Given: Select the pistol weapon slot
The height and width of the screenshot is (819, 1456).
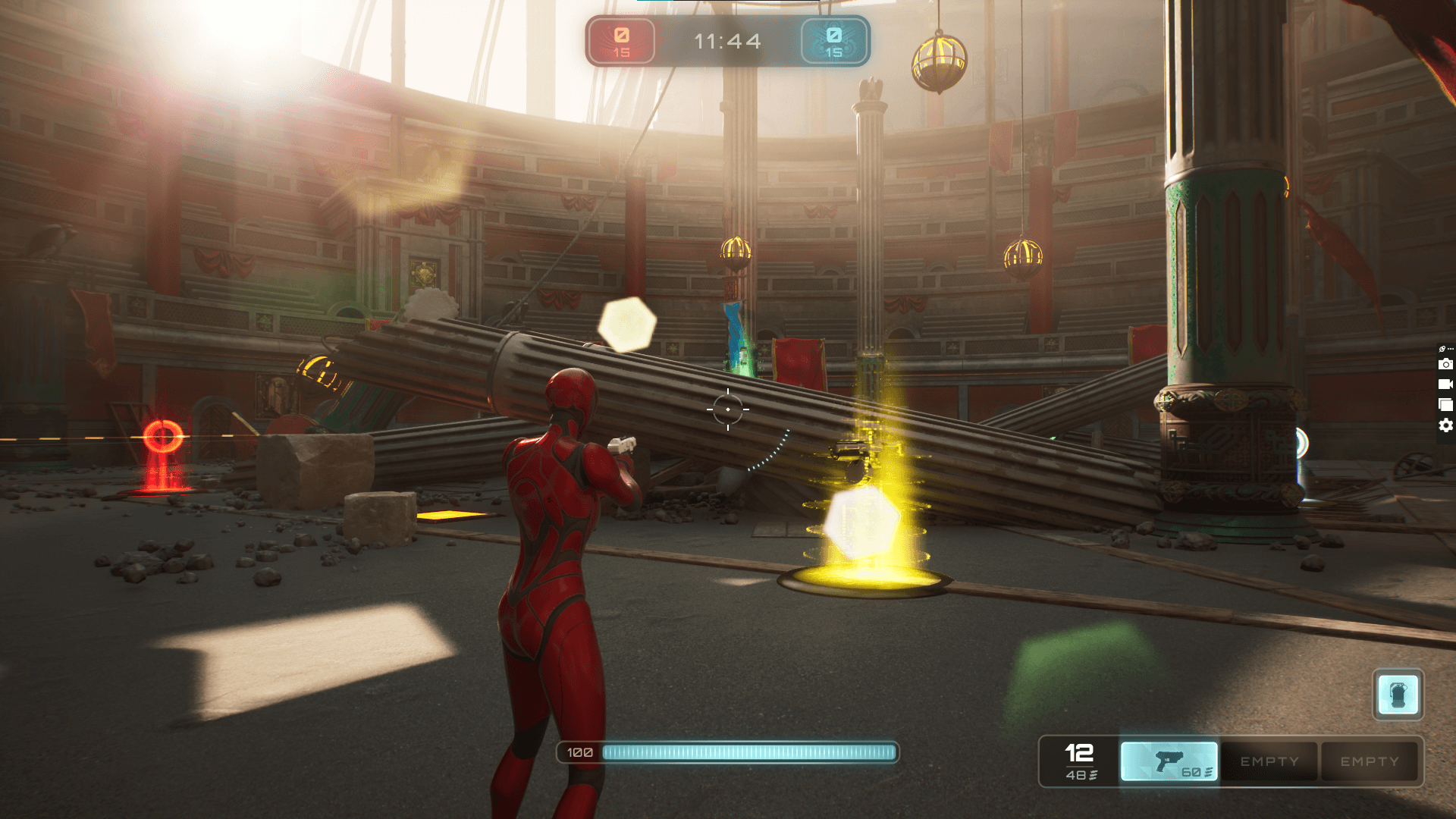Looking at the screenshot, I should pyautogui.click(x=1169, y=761).
